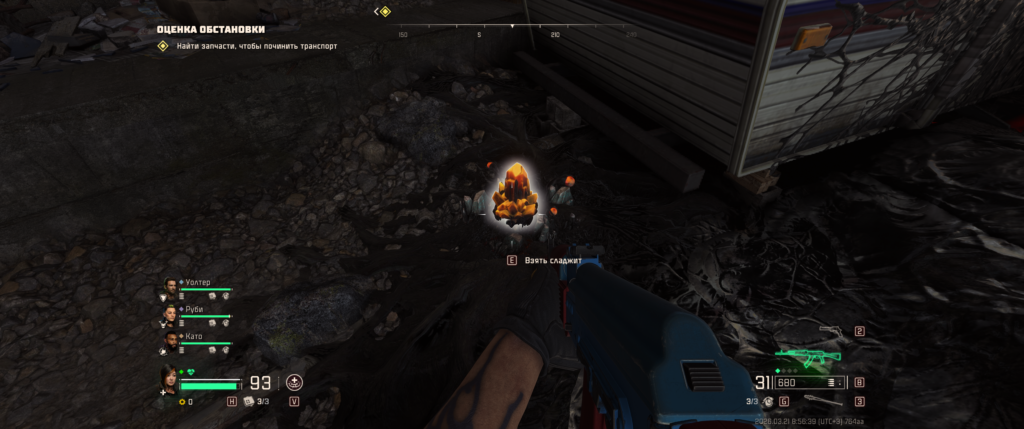Click your own character portrait
1024x429 pixels.
(169, 379)
